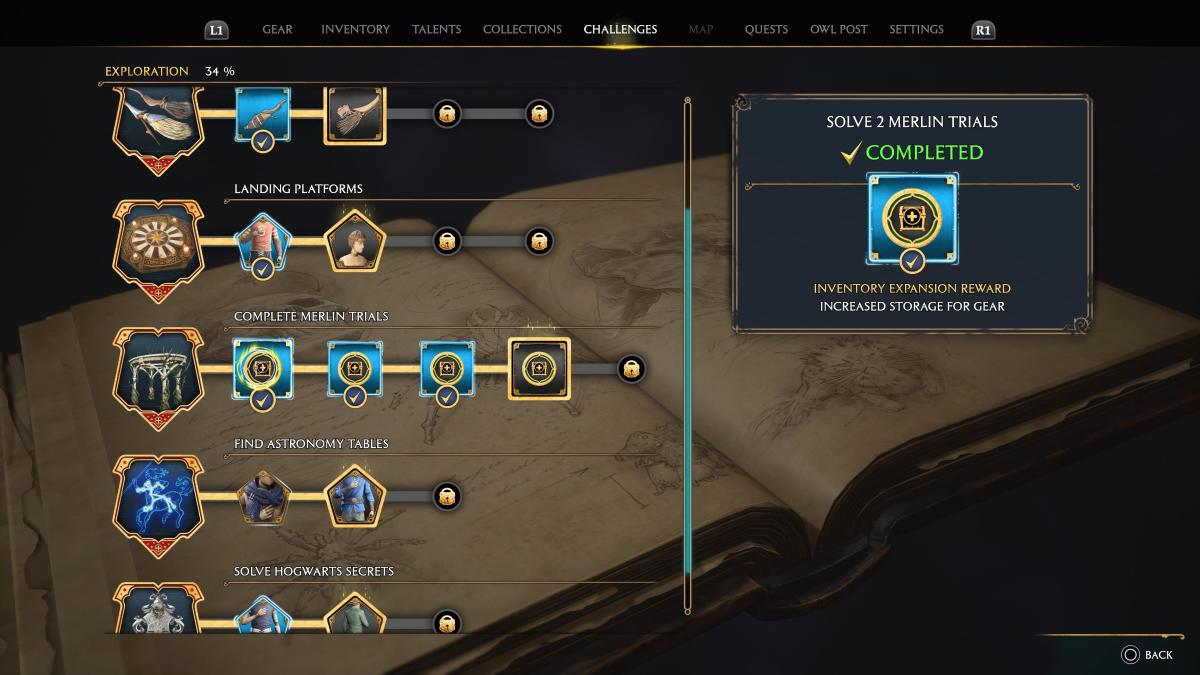
Task: Open the Quests tab
Action: tap(766, 29)
